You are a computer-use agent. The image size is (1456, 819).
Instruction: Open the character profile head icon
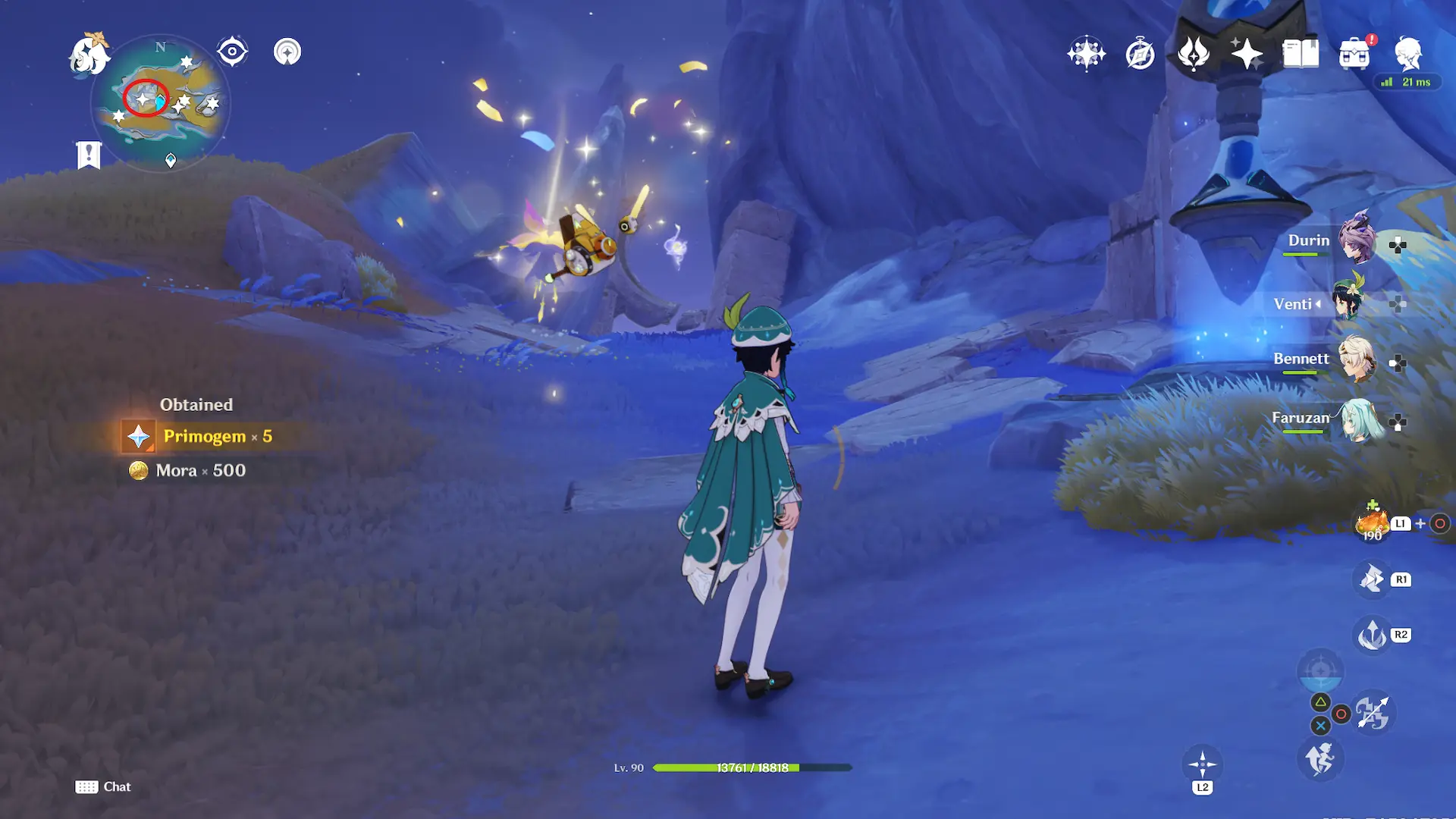point(1408,54)
